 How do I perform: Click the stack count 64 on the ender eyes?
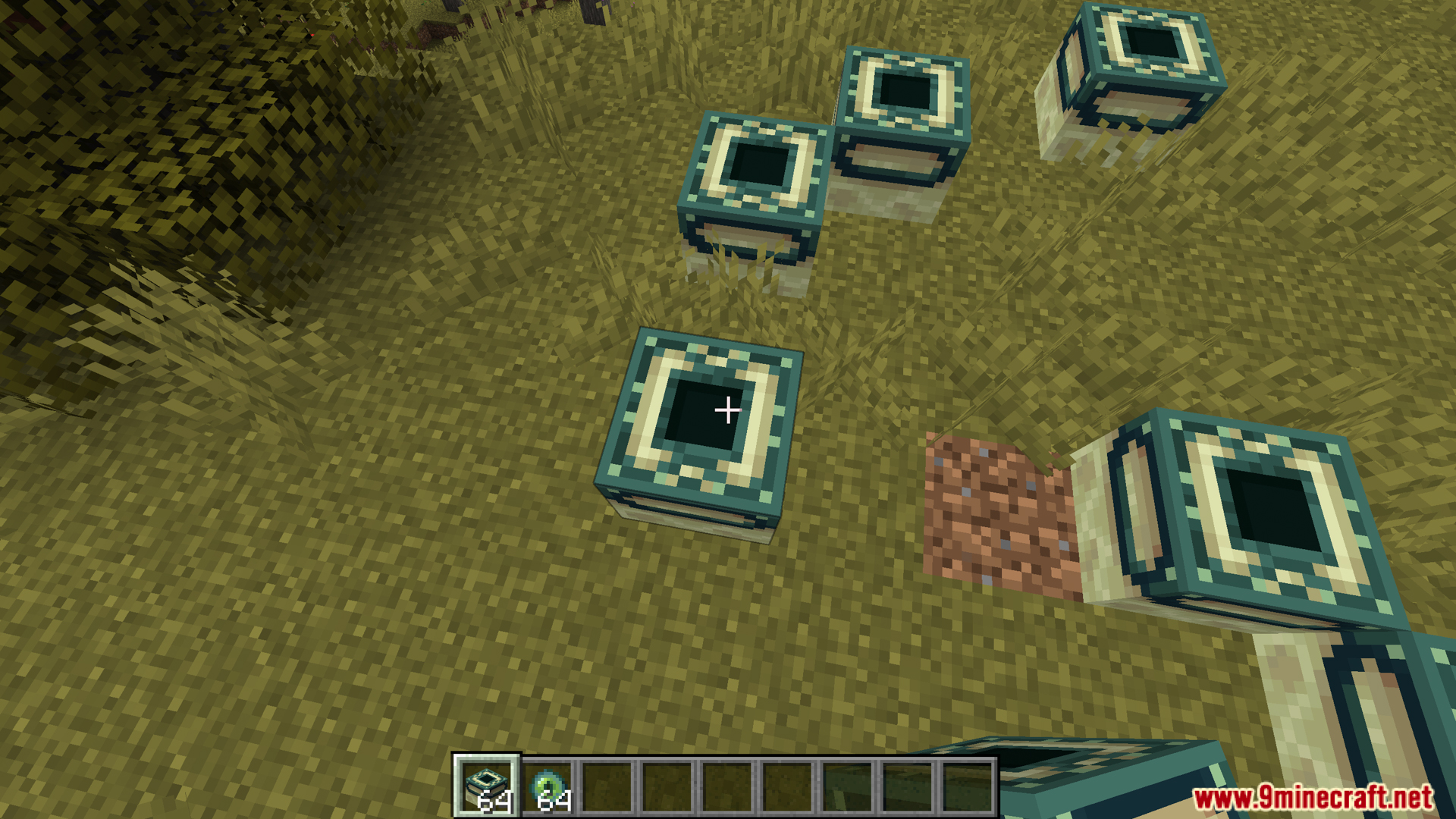tap(556, 802)
